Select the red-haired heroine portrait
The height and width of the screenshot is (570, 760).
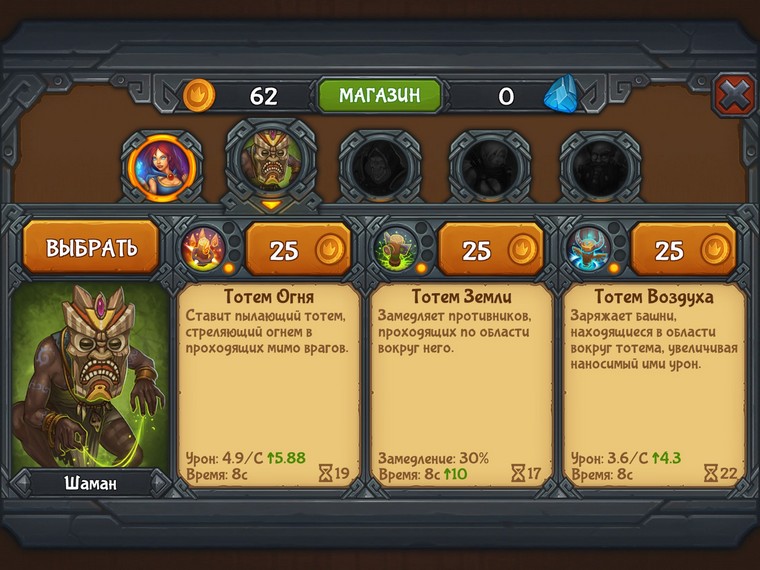[x=162, y=163]
